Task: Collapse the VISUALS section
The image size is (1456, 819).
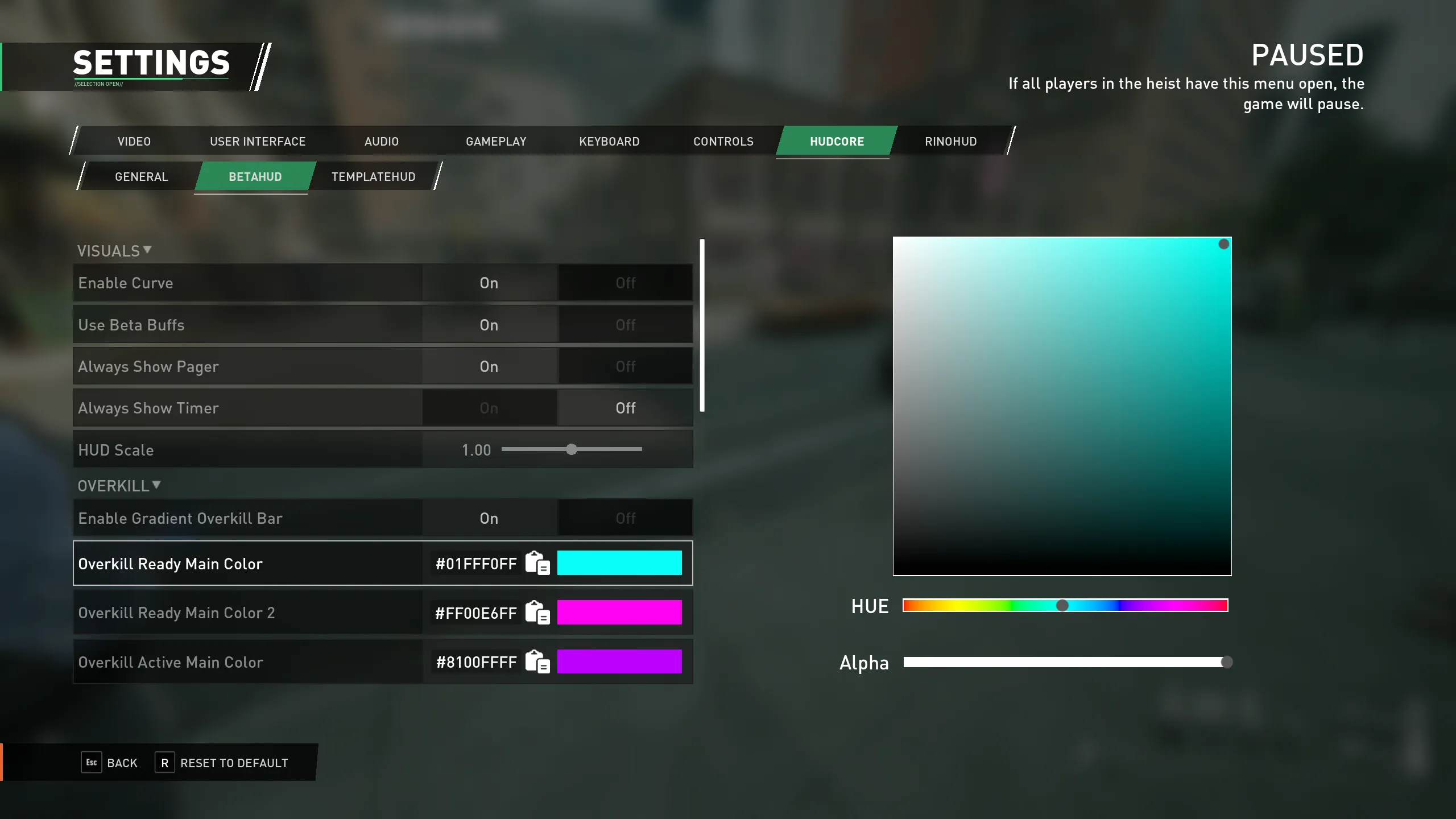Action: [114, 251]
